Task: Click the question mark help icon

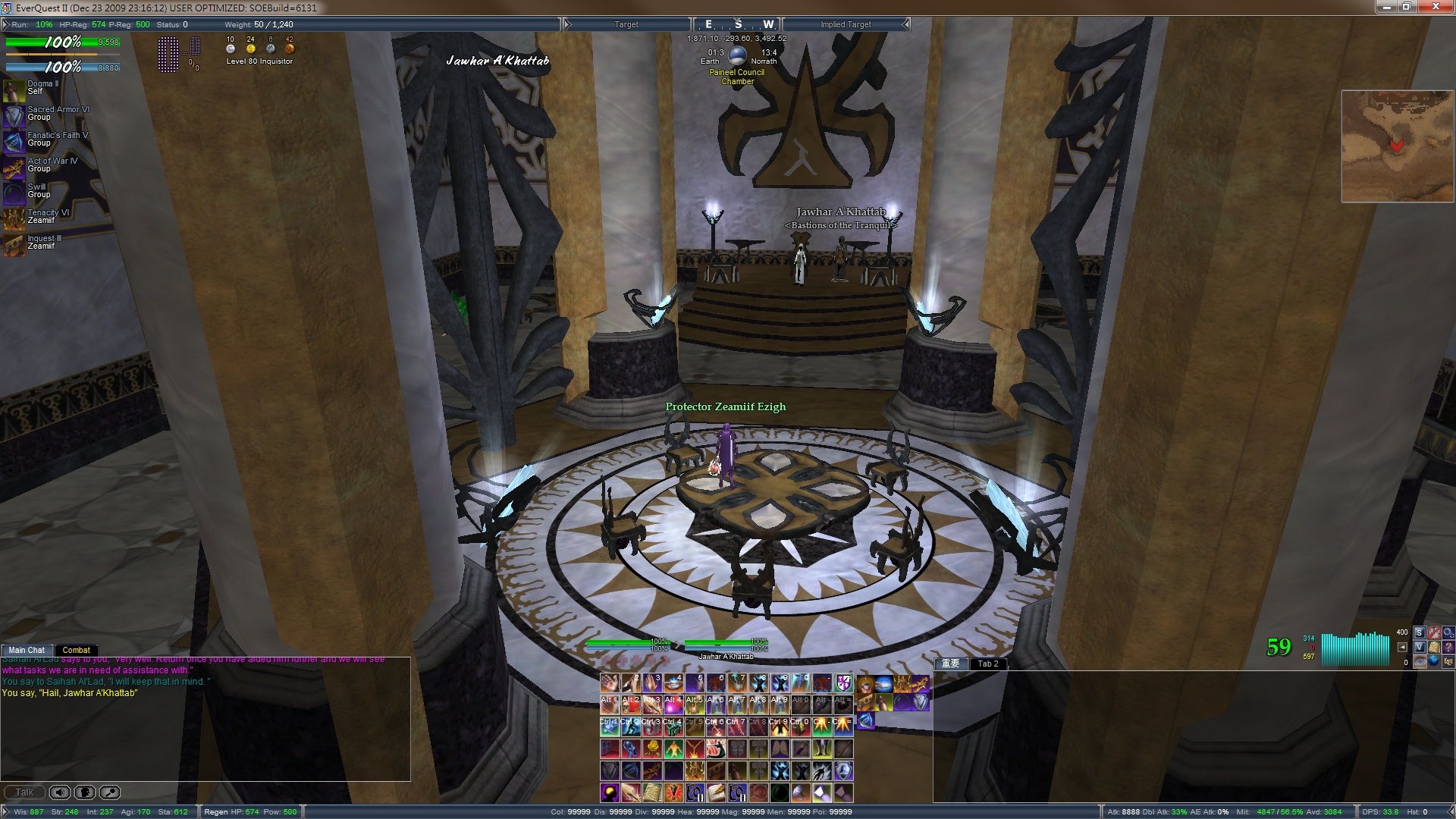Action: point(1448,647)
